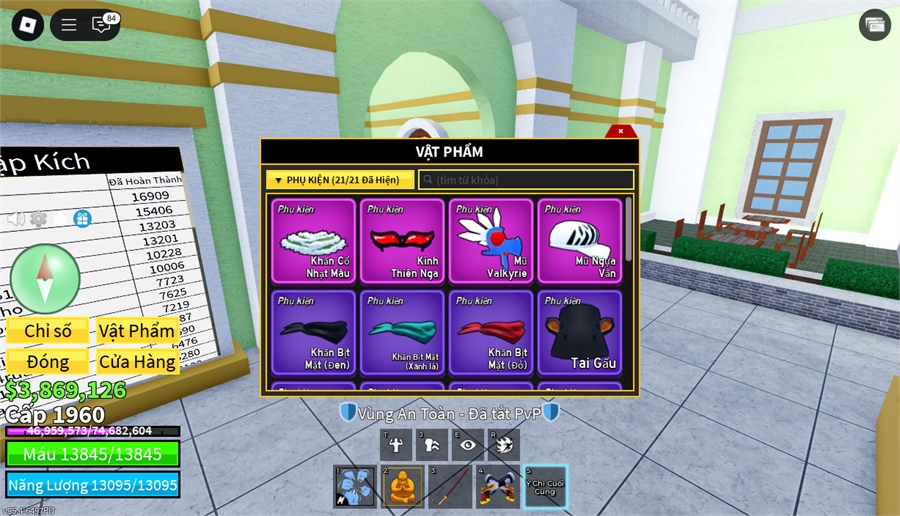Screen dimensions: 900x516
Task: Select the Mũ Valkyrie accessory
Action: (x=491, y=241)
